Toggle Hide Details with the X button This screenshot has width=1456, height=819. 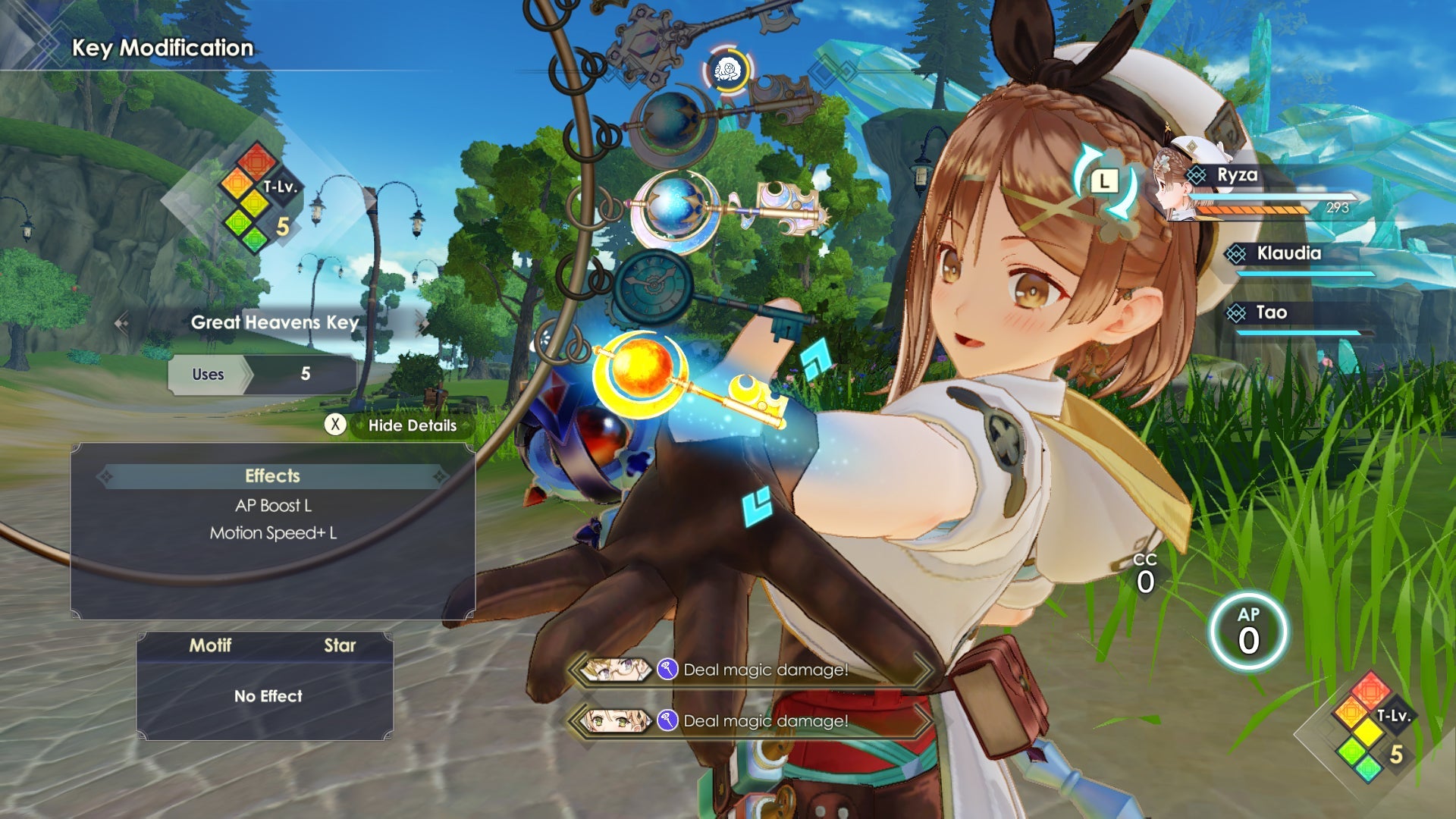[337, 425]
